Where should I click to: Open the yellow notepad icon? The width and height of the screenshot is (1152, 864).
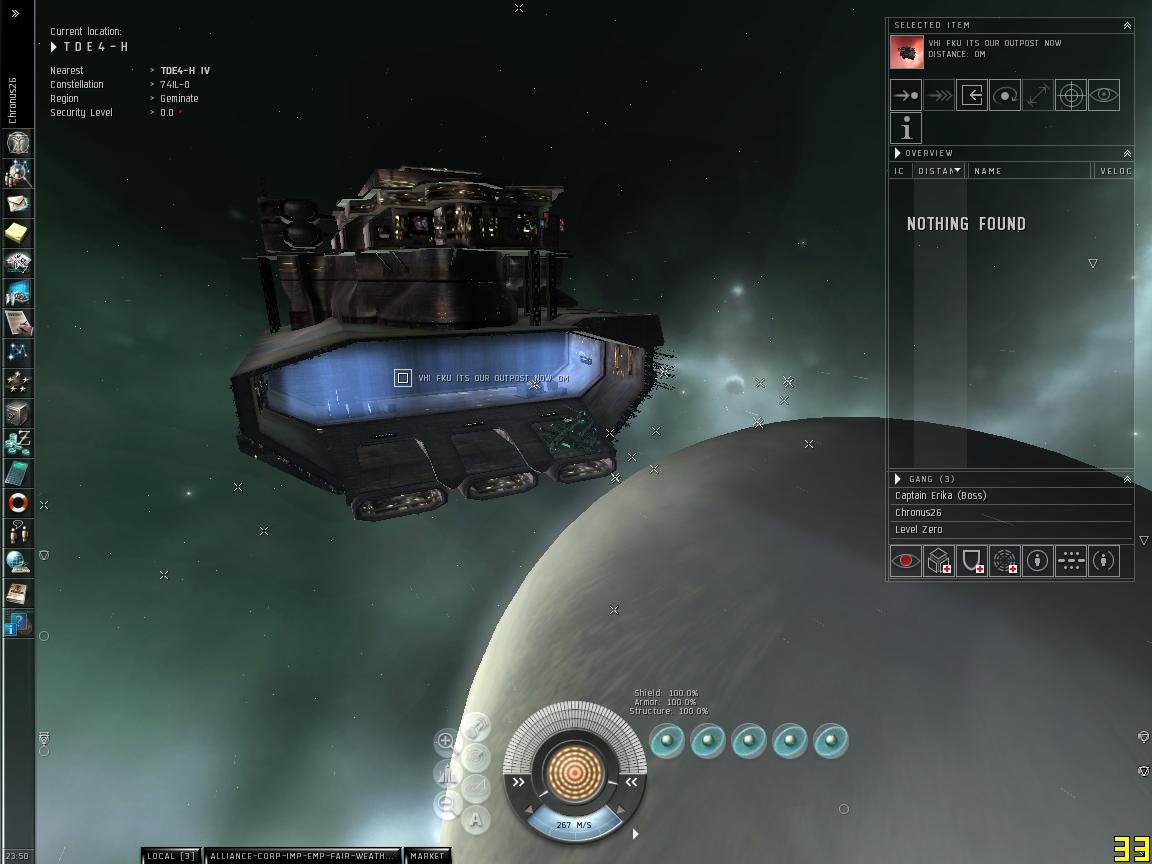pos(18,233)
